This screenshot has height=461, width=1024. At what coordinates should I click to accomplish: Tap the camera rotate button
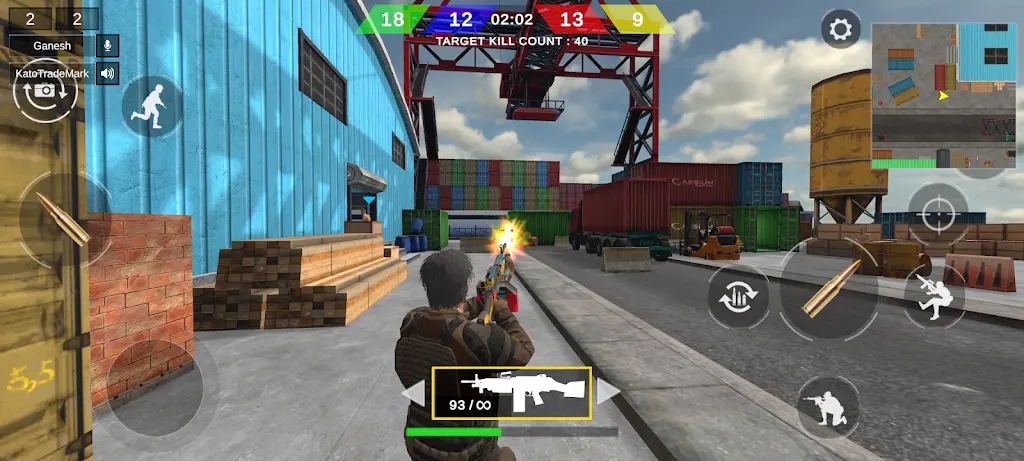click(44, 91)
